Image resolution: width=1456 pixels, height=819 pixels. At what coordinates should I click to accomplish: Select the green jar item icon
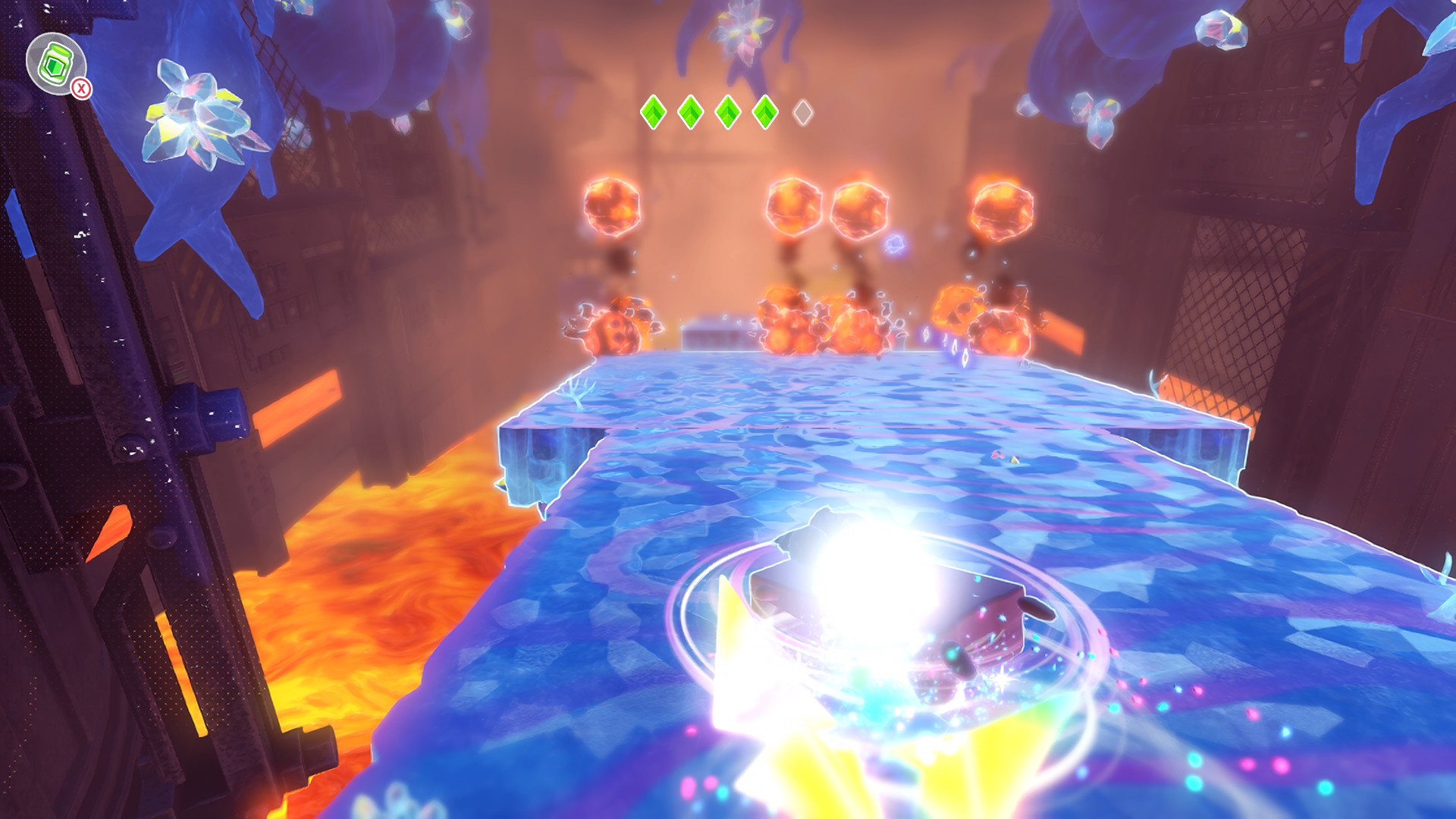pyautogui.click(x=55, y=64)
